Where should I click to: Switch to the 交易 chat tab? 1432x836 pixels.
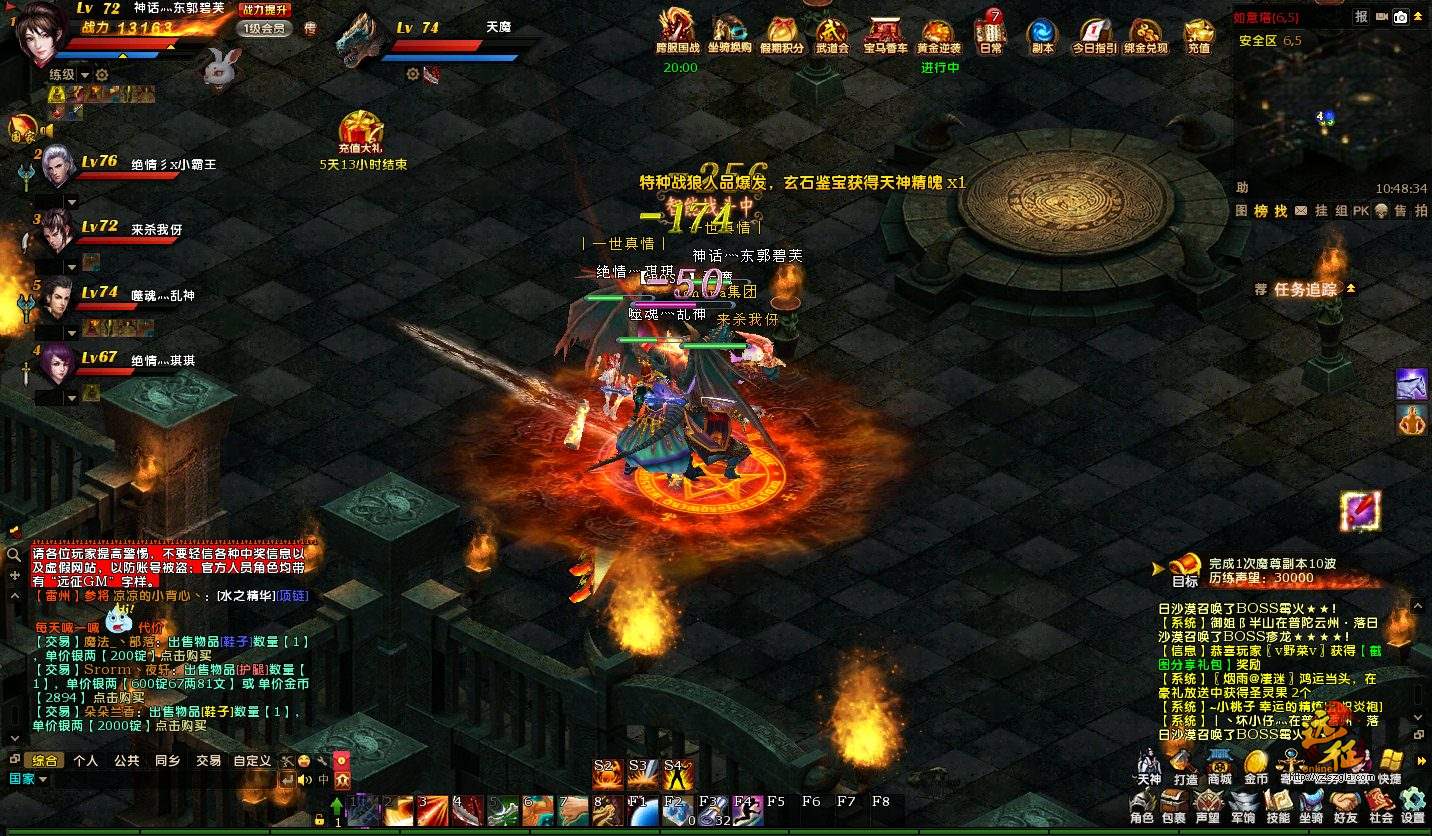(208, 761)
